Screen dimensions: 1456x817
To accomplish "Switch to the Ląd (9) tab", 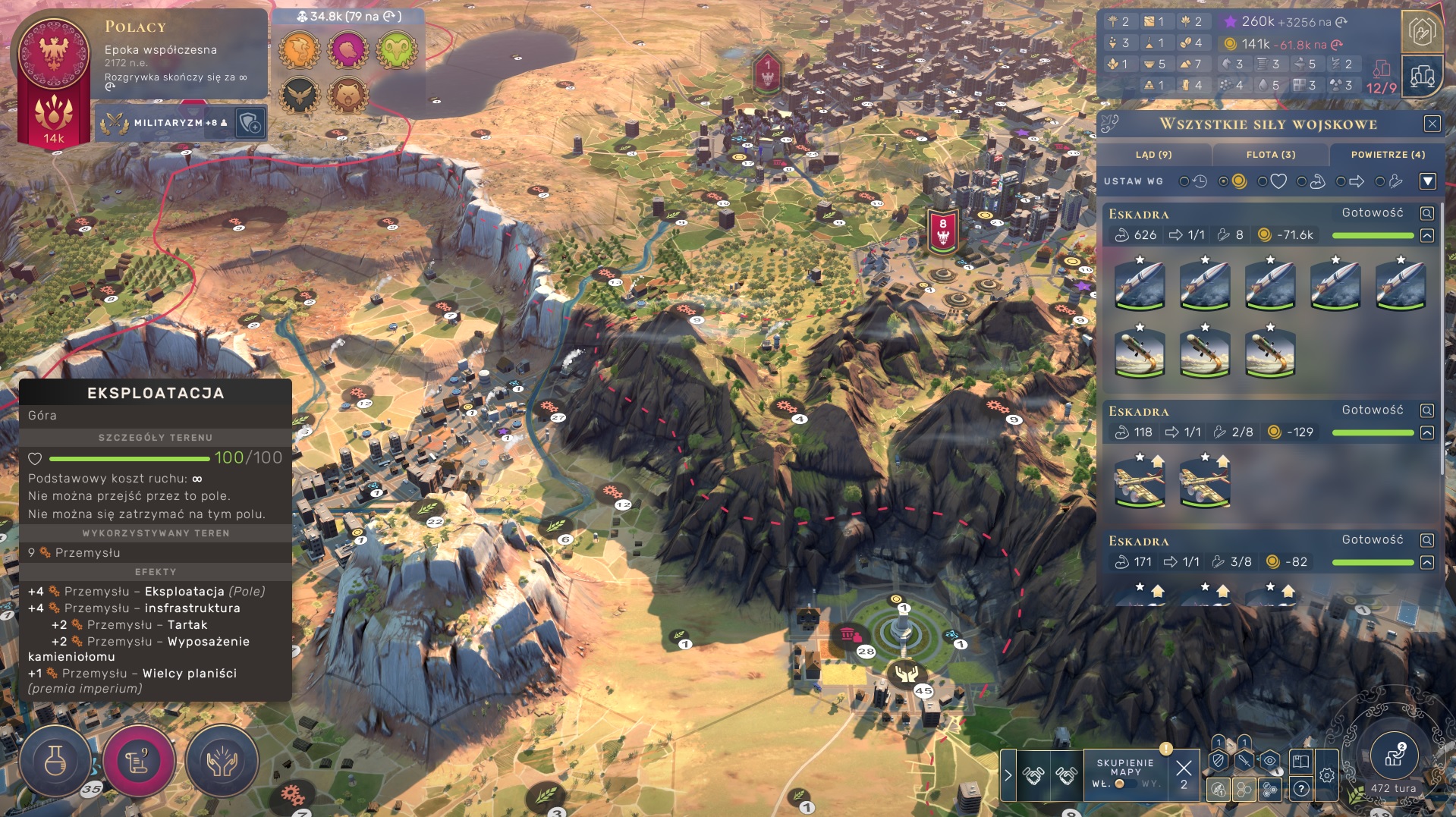I will coord(1153,155).
